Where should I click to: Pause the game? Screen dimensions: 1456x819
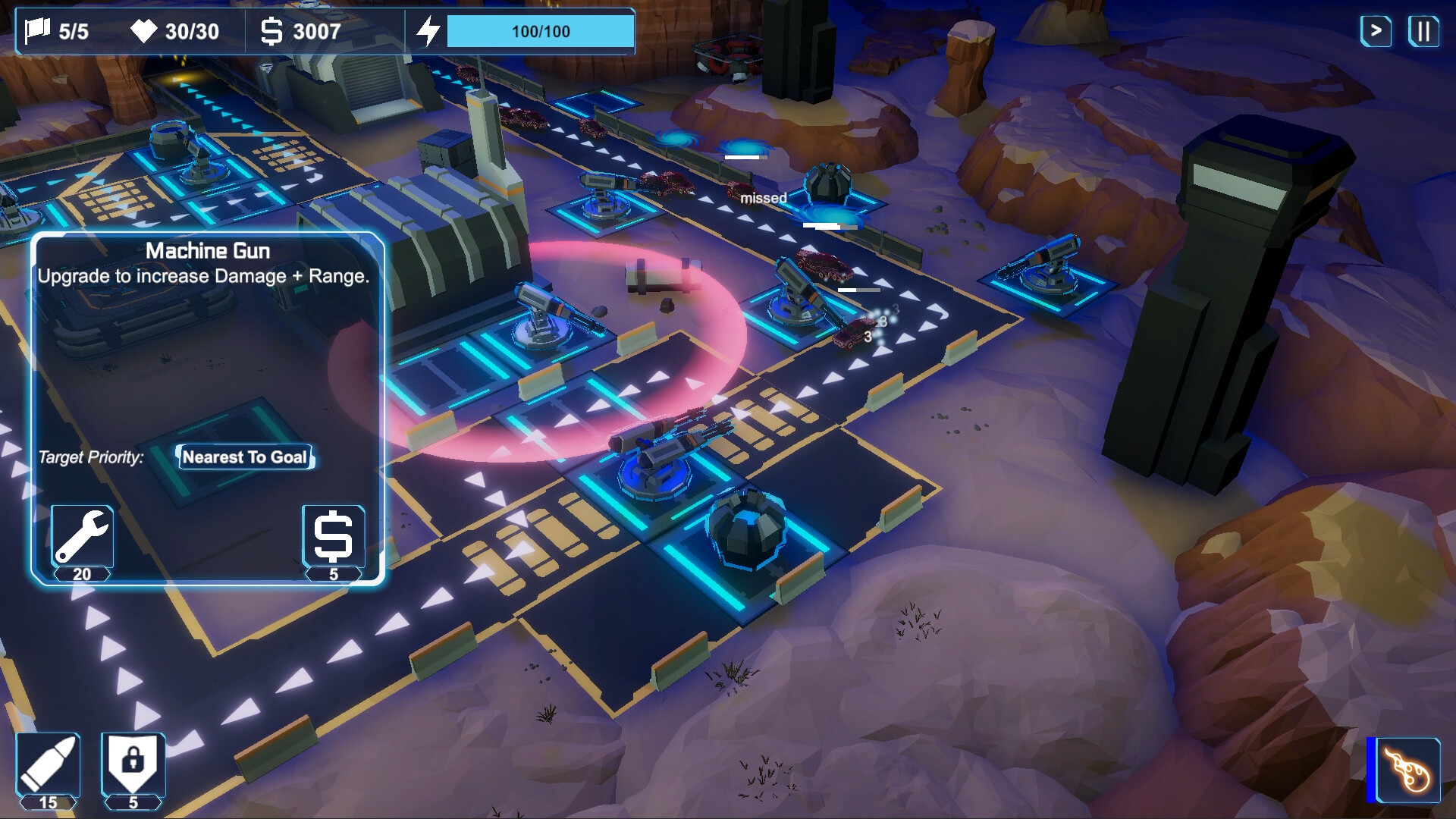pyautogui.click(x=1423, y=32)
